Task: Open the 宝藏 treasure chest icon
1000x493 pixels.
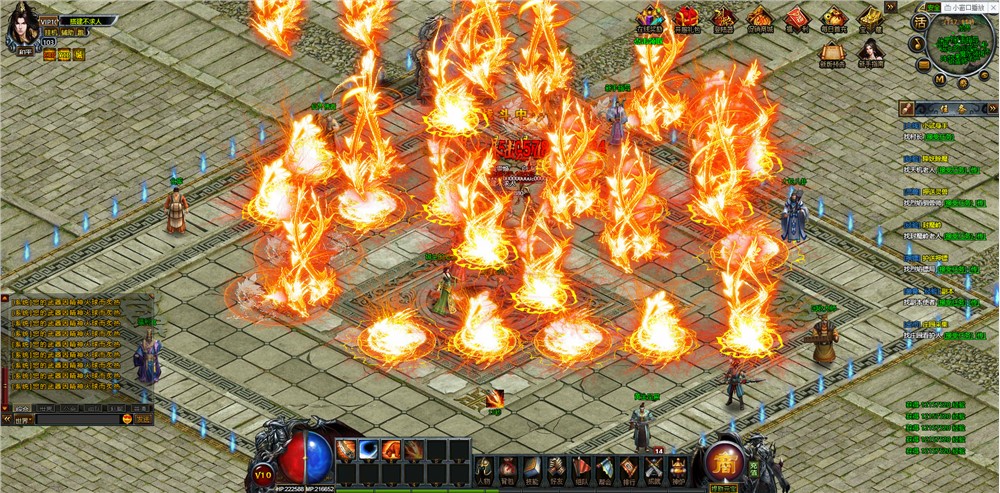Action: 871,18
